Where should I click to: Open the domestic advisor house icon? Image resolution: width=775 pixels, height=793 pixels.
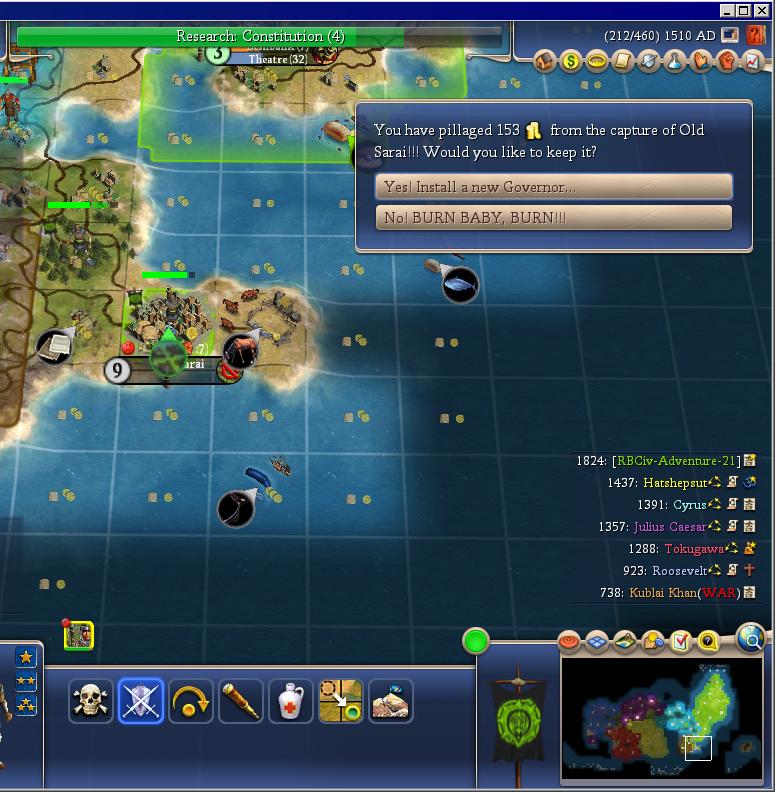tap(545, 62)
